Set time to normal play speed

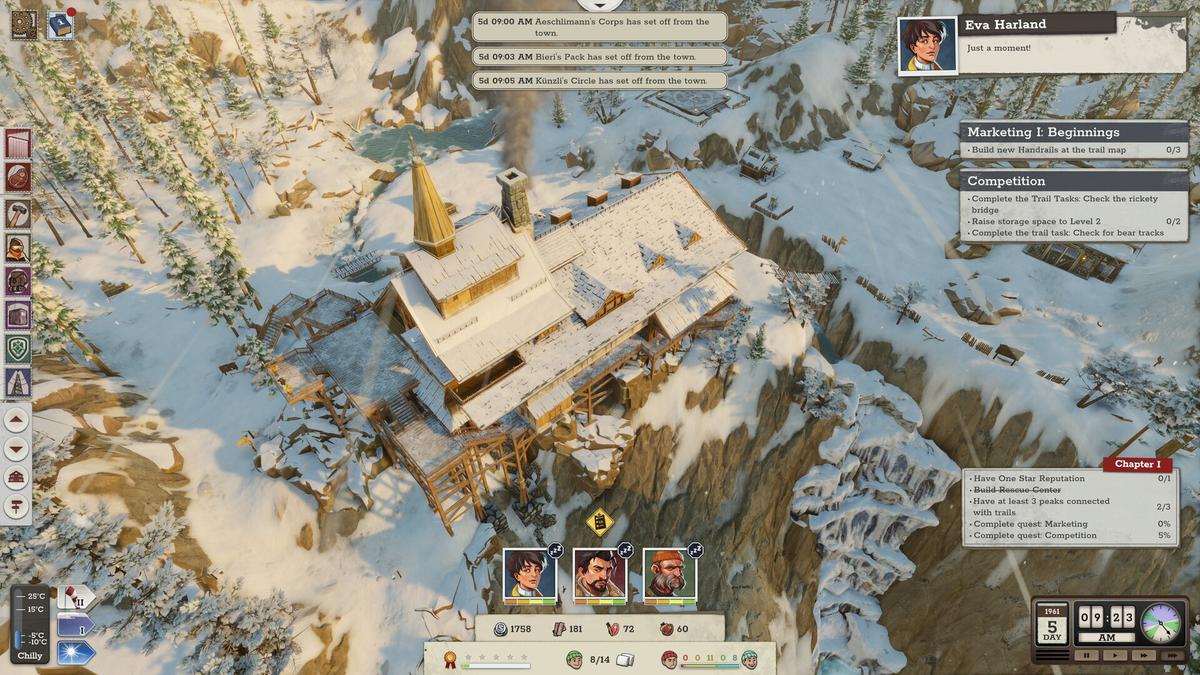pos(1113,655)
